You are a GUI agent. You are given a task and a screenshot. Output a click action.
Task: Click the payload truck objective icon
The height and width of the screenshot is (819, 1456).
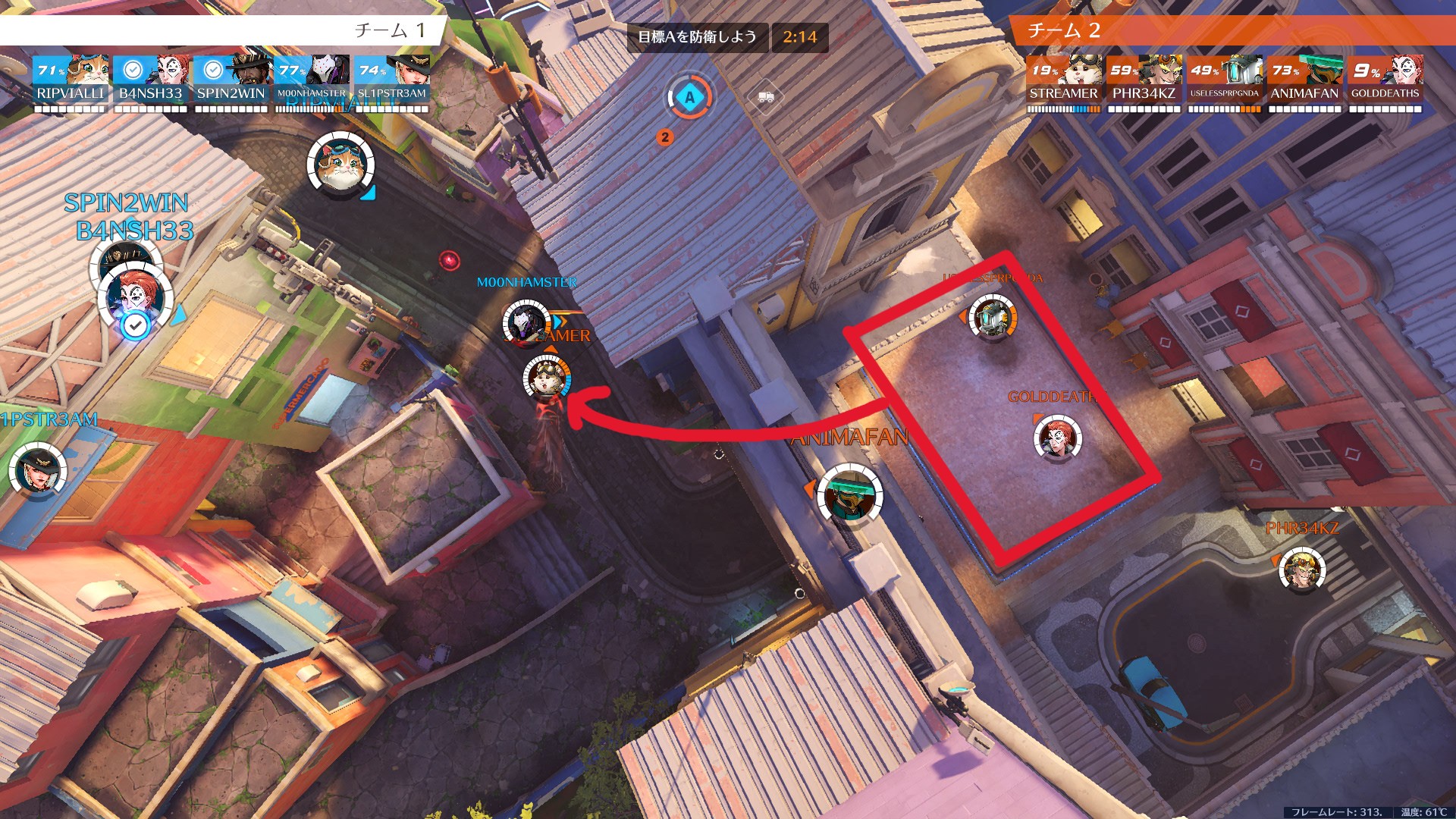tap(766, 97)
